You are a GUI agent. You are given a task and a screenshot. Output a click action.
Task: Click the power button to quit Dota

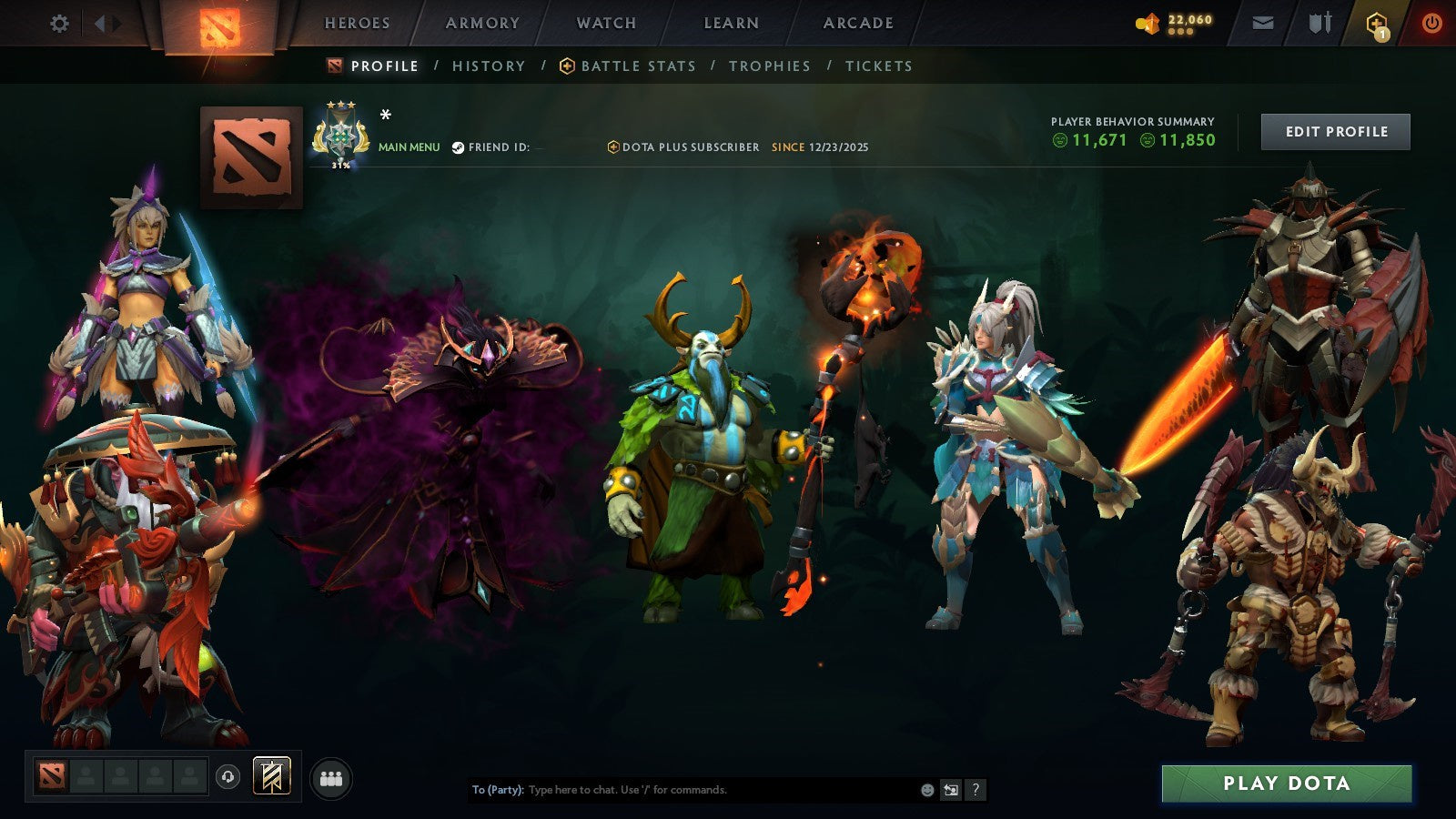coord(1431,23)
